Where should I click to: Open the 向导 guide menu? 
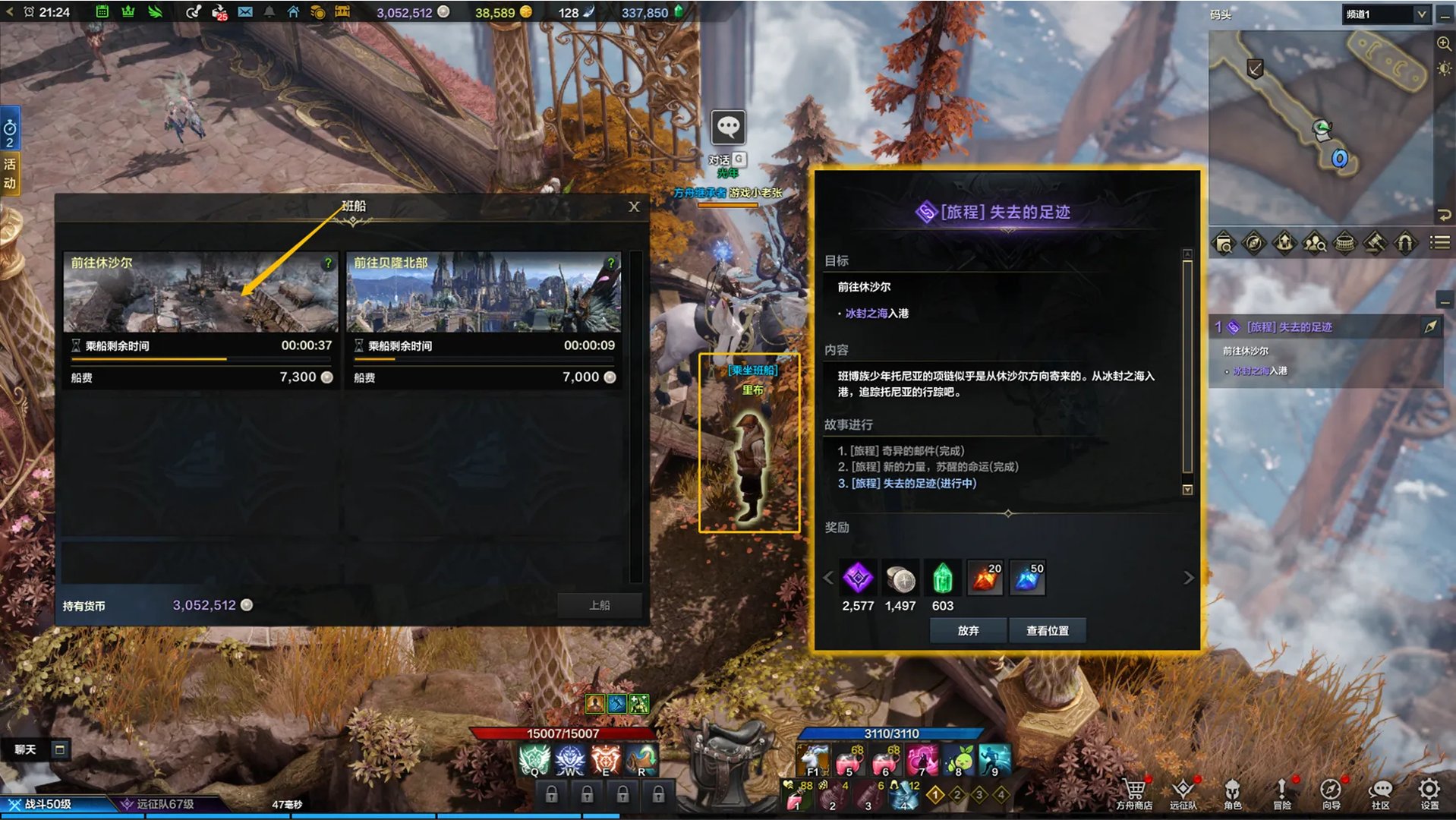pos(1331,793)
